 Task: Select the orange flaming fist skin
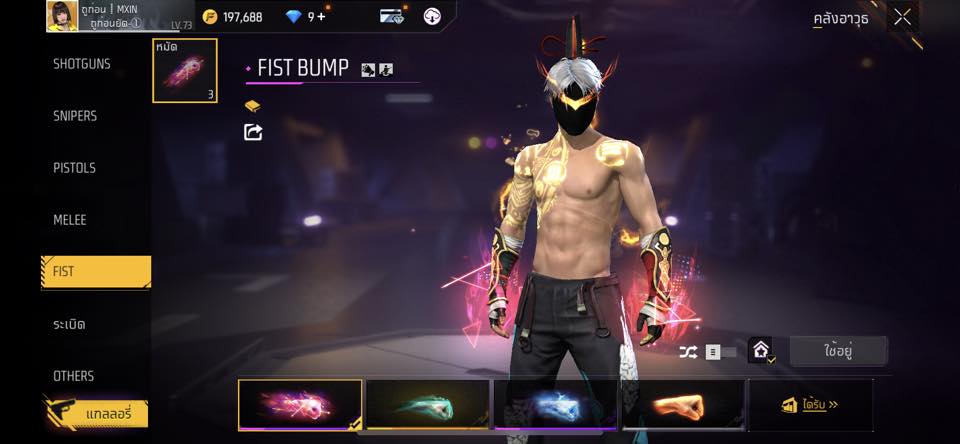[x=683, y=405]
